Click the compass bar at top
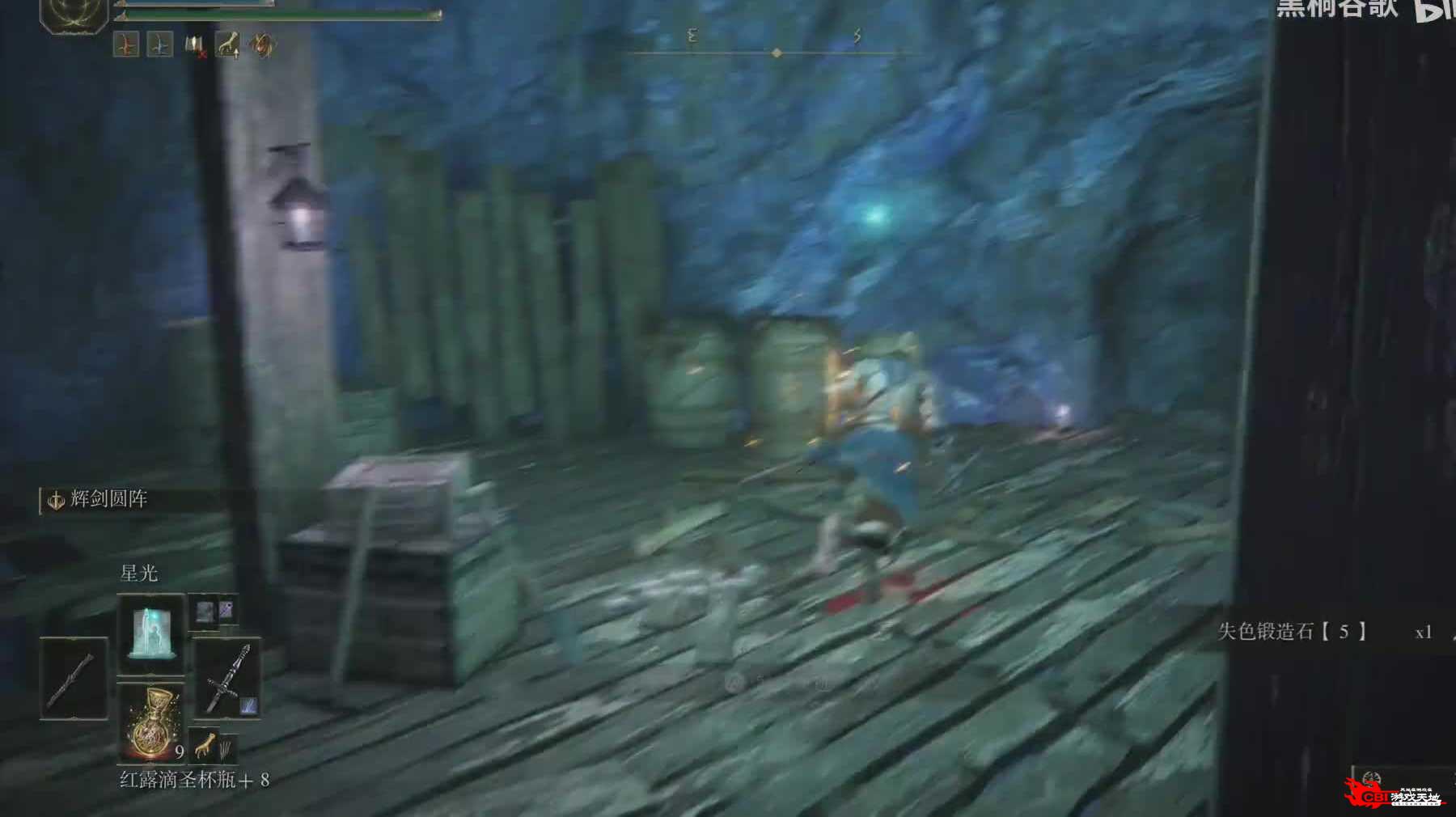Viewport: 1456px width, 817px height. 775,52
